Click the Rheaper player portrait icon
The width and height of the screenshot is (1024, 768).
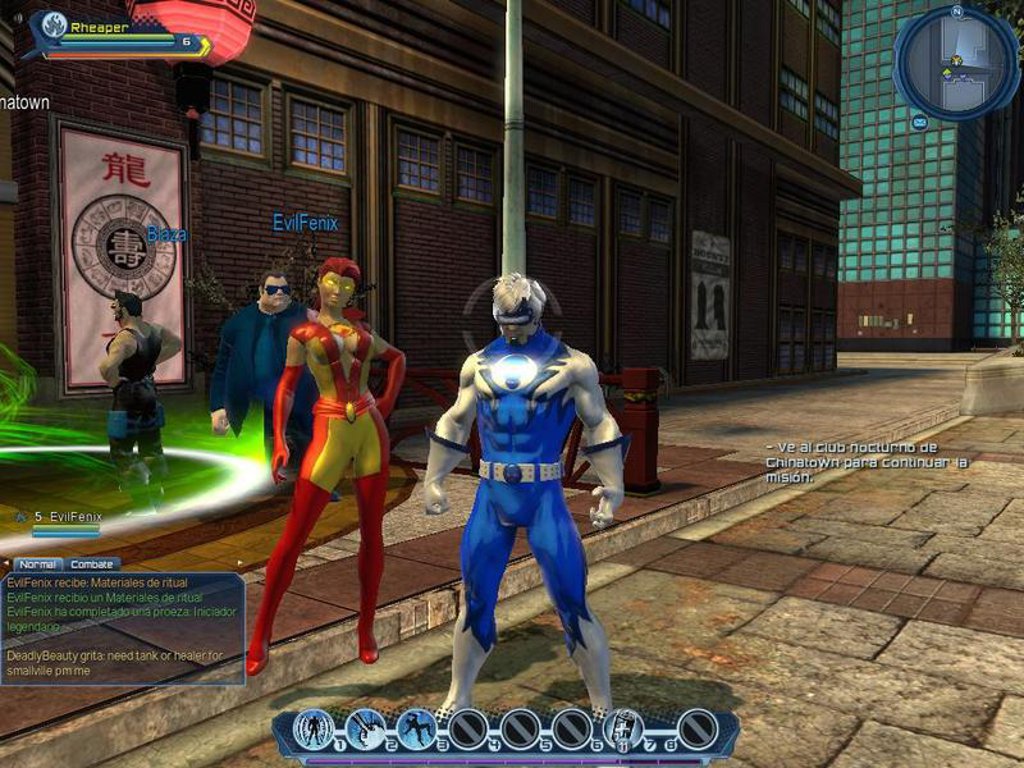(x=53, y=26)
